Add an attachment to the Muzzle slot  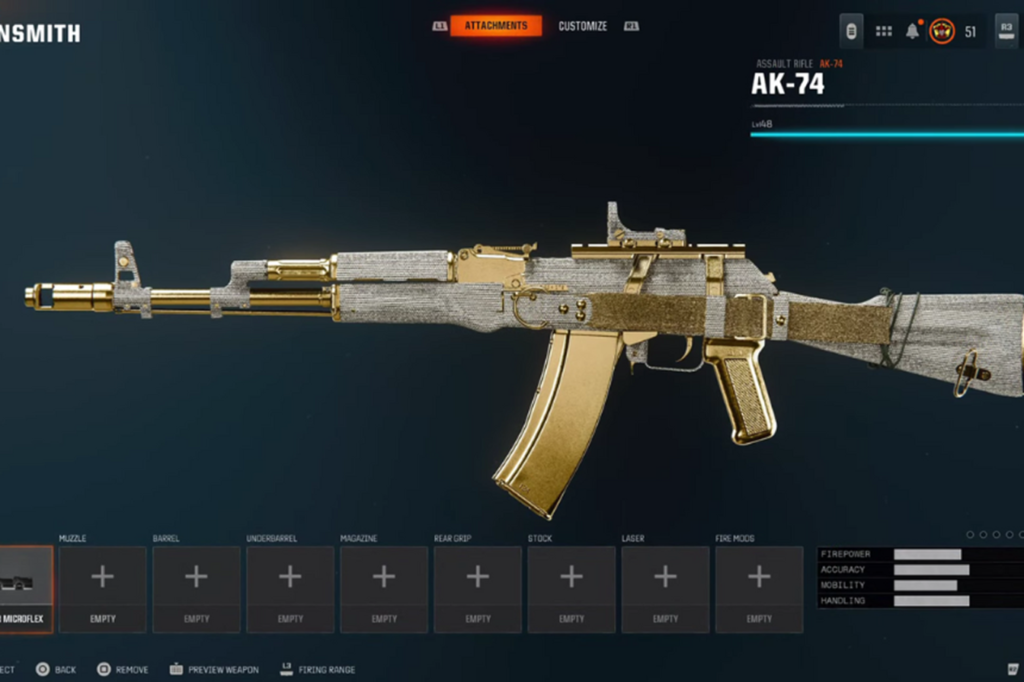click(x=102, y=588)
